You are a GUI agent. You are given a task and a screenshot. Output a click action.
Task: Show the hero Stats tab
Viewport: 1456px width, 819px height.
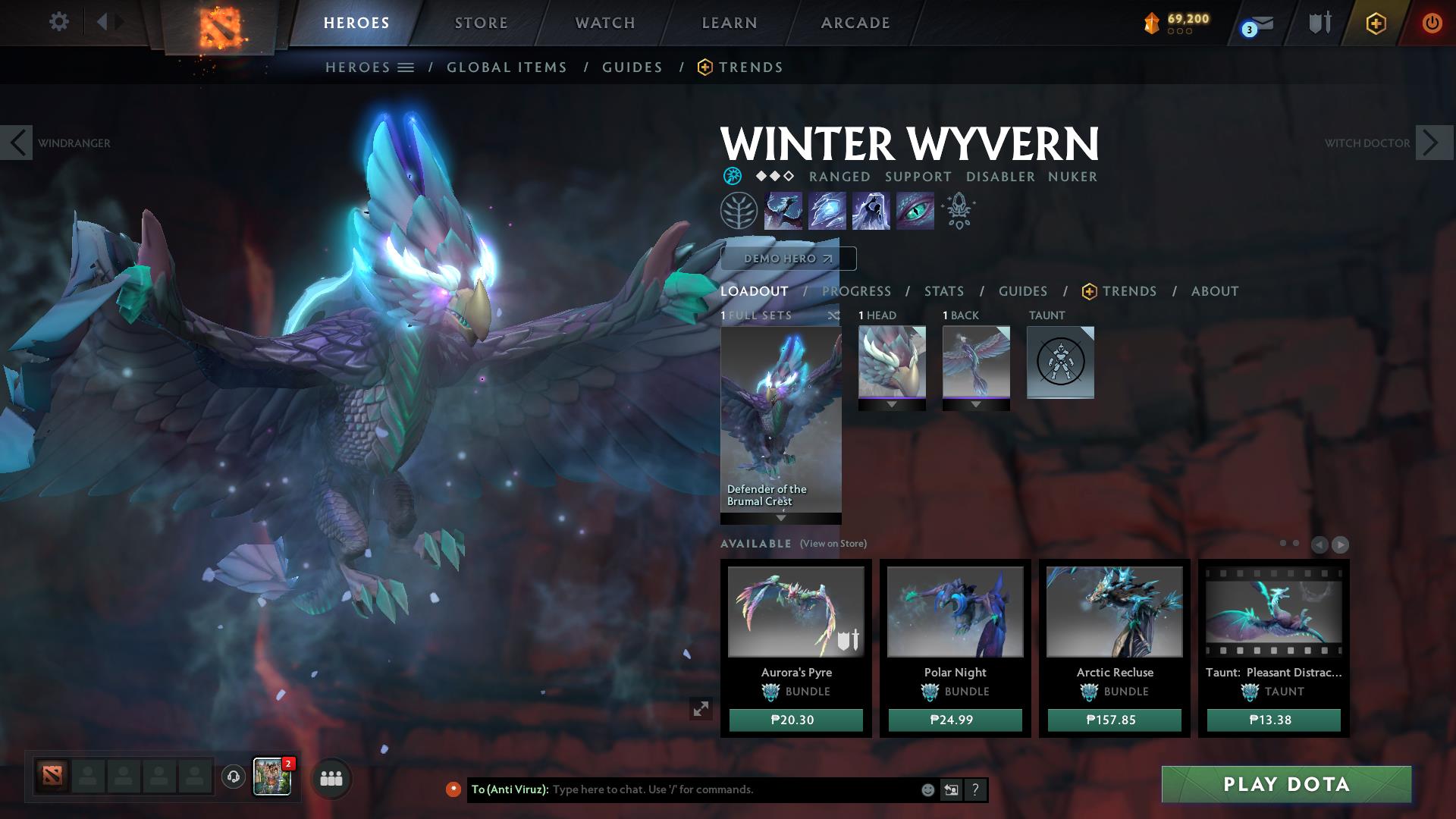(944, 291)
